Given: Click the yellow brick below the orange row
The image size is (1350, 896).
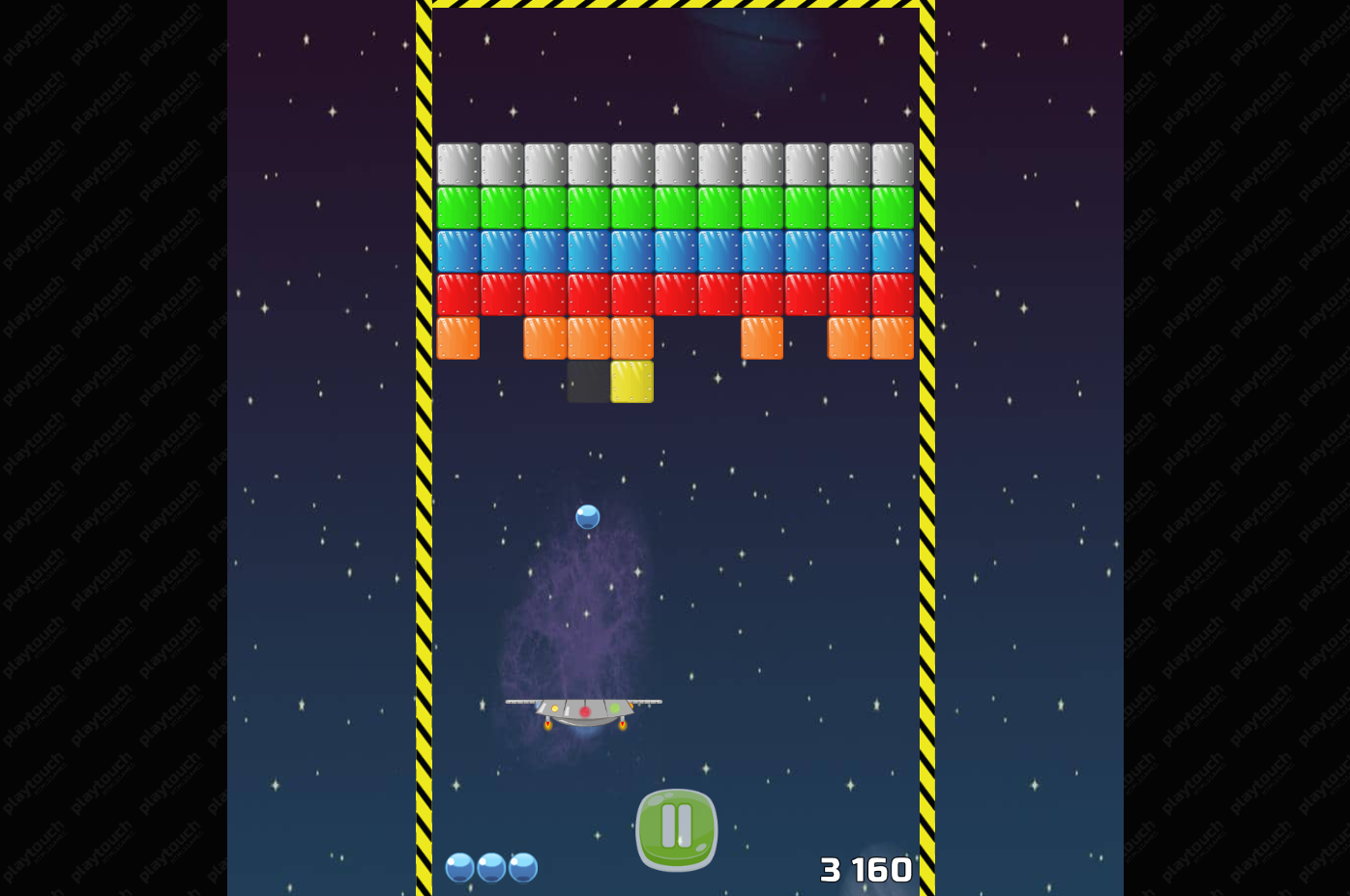Looking at the screenshot, I should [631, 382].
